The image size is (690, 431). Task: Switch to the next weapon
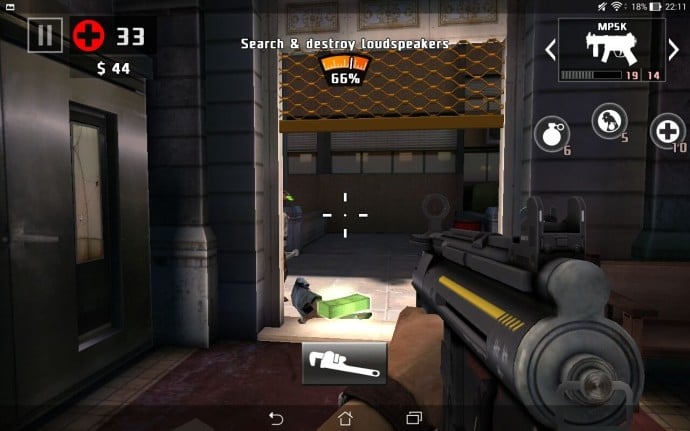coord(675,49)
